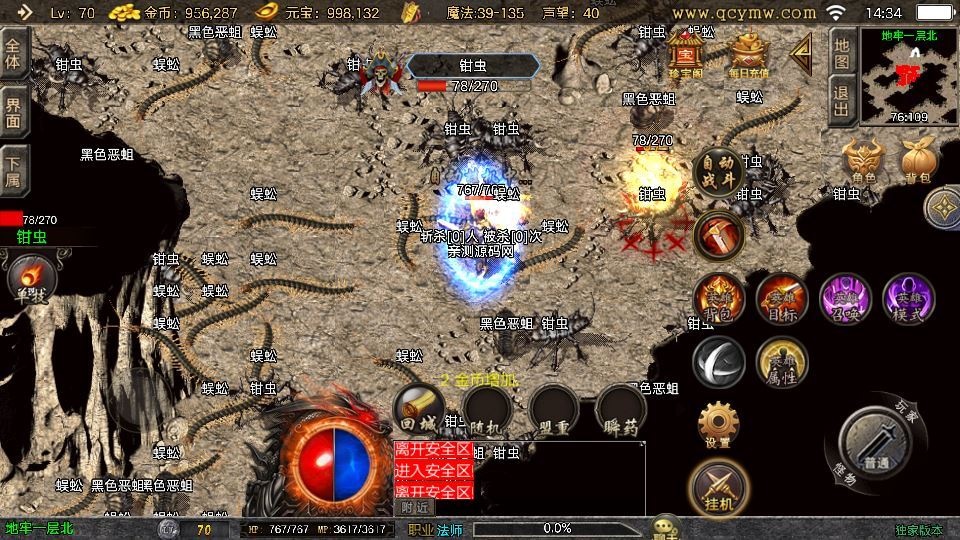The height and width of the screenshot is (540, 960).
Task: Select the 英雄目标 hero target button
Action: point(782,298)
